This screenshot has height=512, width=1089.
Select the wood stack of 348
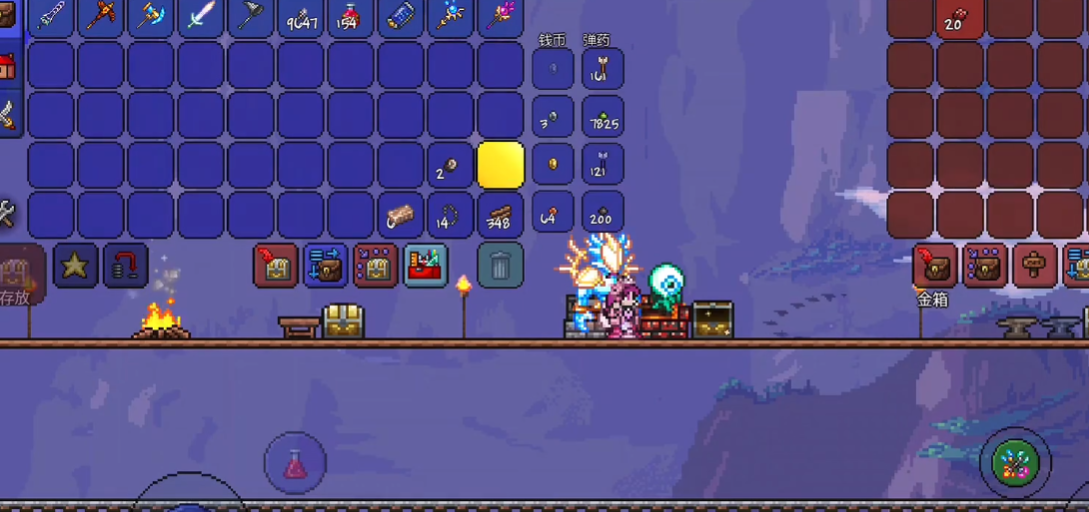[x=501, y=215]
